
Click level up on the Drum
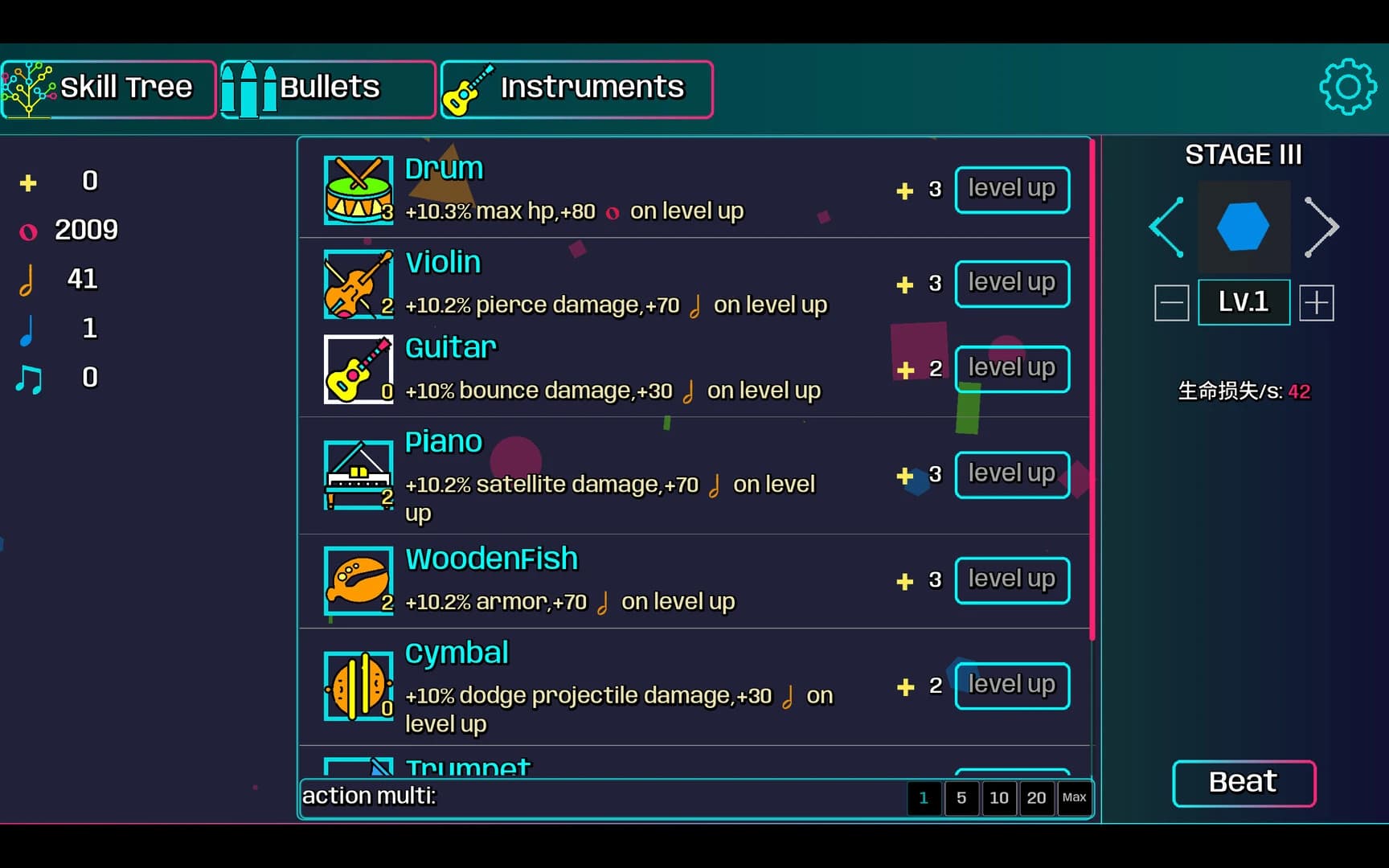1012,190
